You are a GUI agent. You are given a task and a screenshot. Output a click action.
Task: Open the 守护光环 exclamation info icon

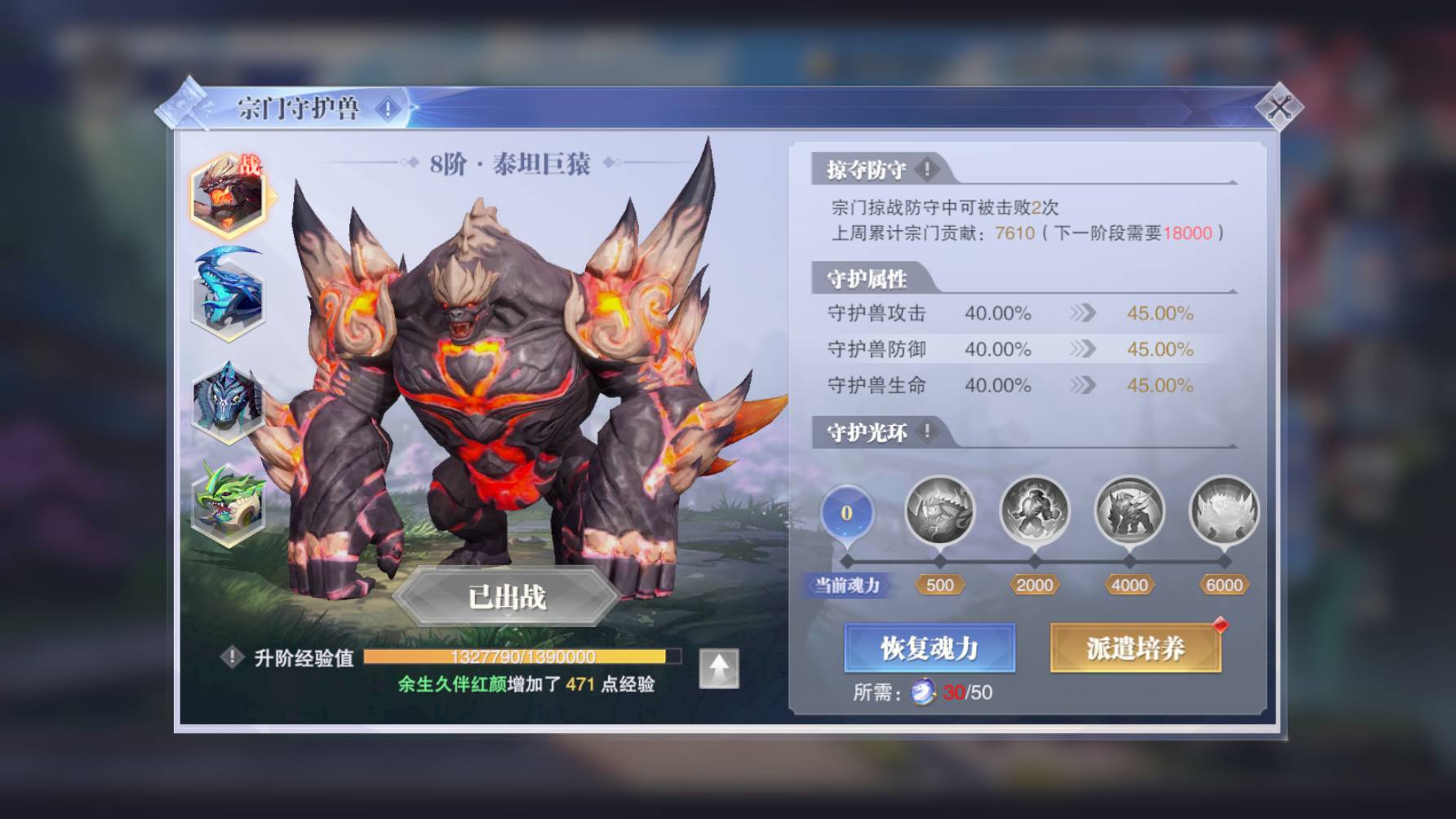coord(926,433)
